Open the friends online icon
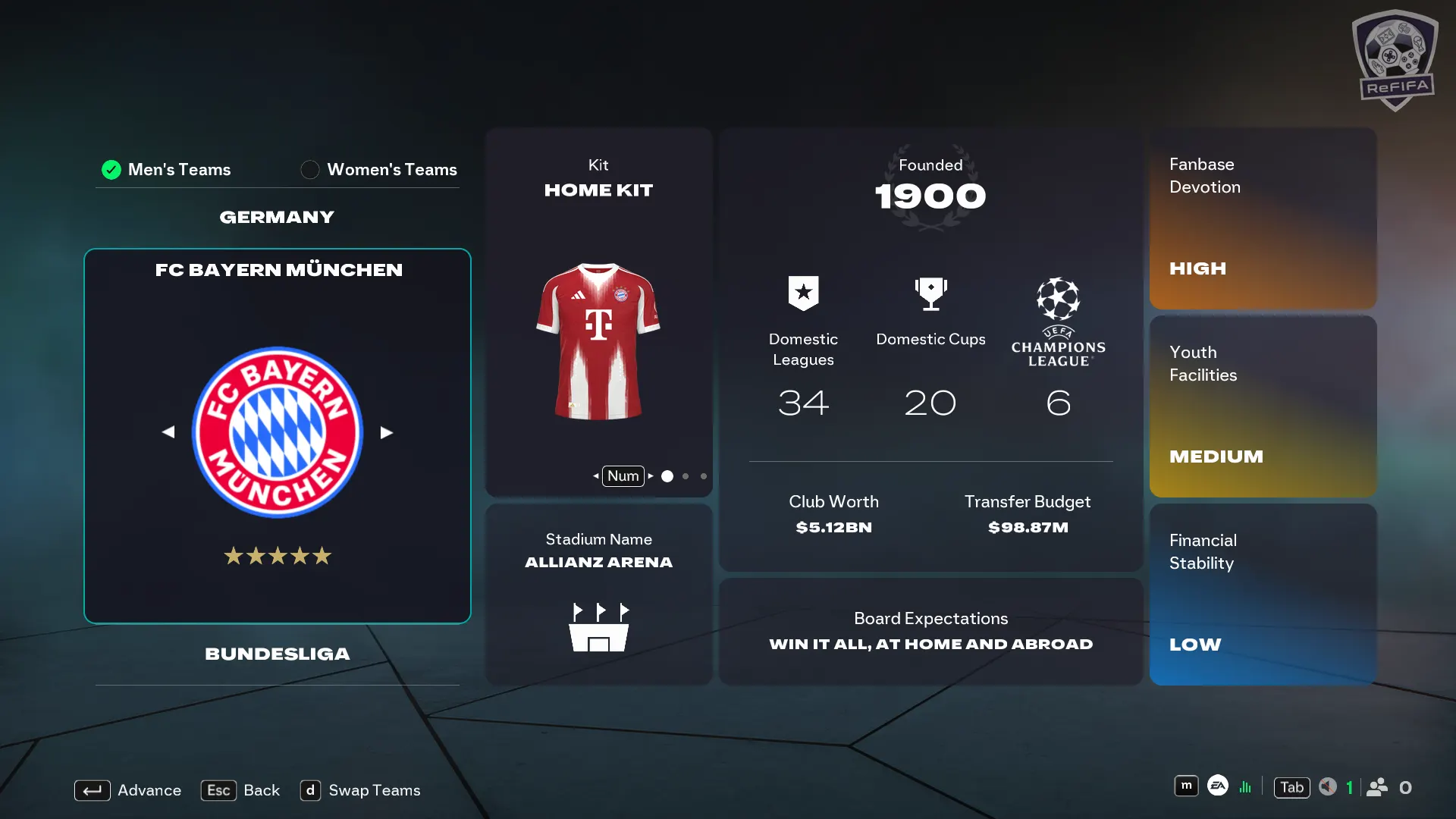Viewport: 1456px width, 819px height. [x=1377, y=787]
